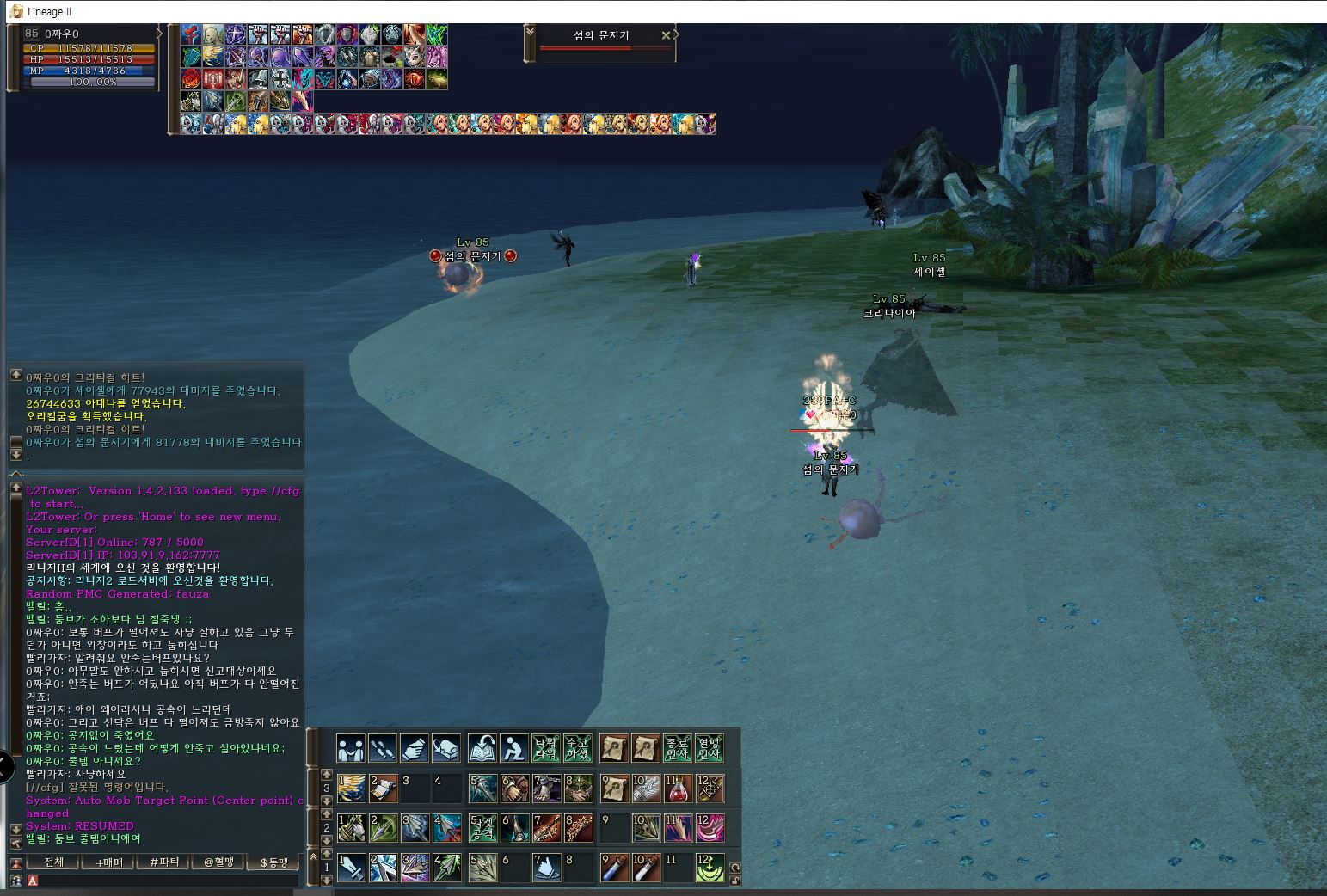Use the sword attack action in slot 1
Image resolution: width=1327 pixels, height=896 pixels.
click(x=351, y=868)
